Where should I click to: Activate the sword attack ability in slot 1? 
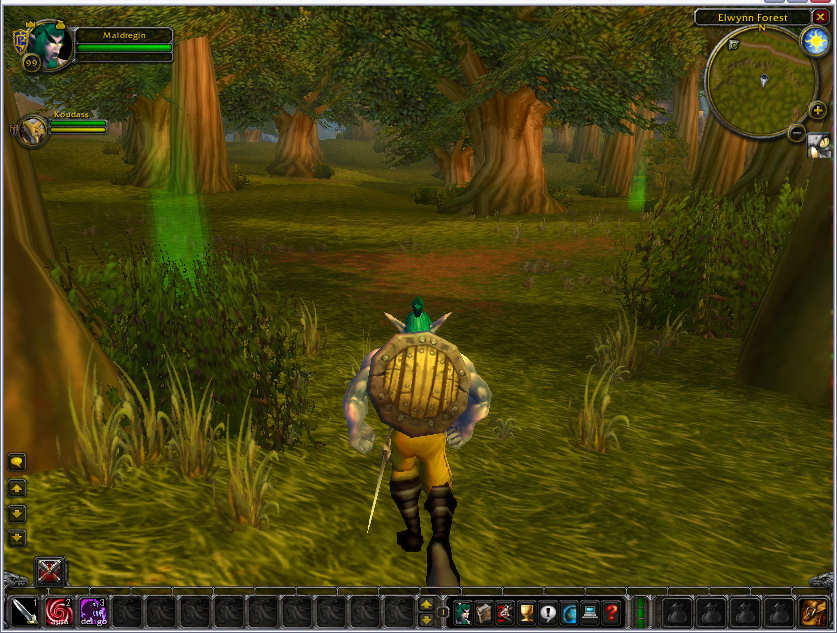click(25, 611)
